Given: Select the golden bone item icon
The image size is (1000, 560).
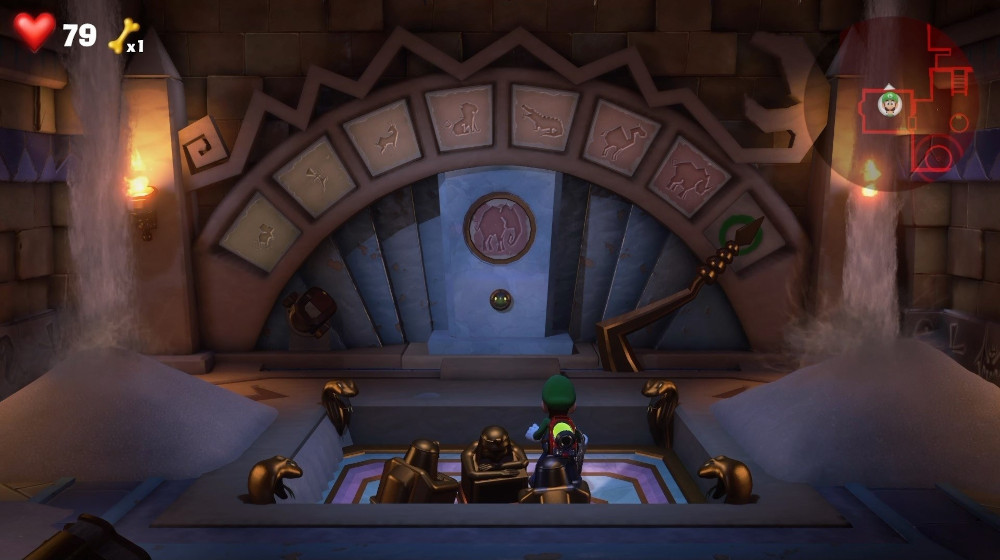Looking at the screenshot, I should (x=122, y=36).
